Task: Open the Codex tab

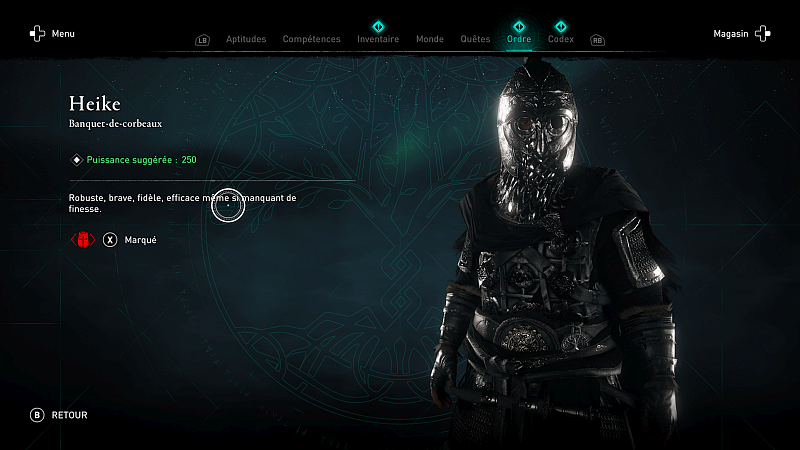Action: (x=561, y=40)
